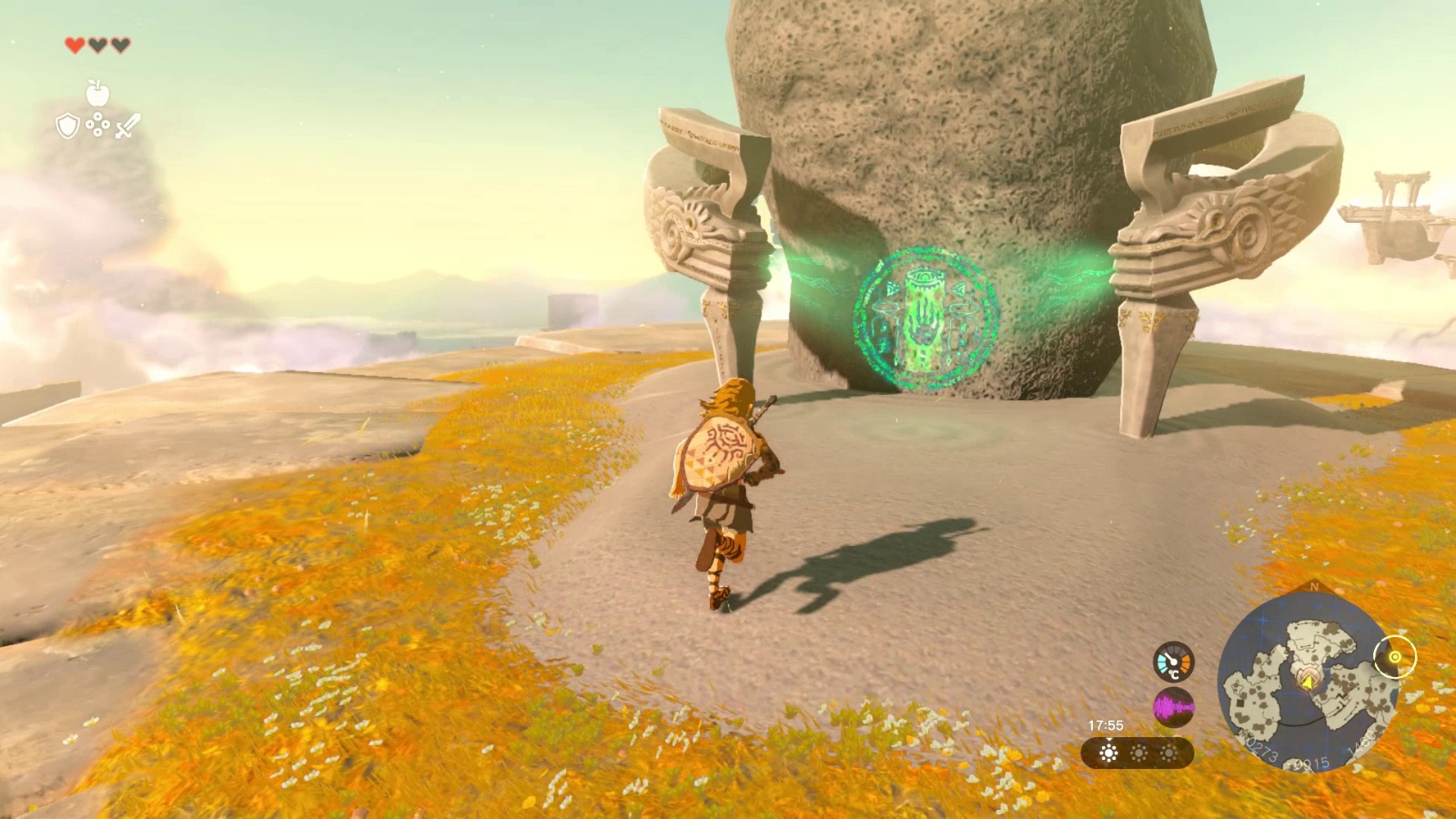1456x819 pixels.
Task: Select the shield icon in the HUD
Action: point(68,124)
